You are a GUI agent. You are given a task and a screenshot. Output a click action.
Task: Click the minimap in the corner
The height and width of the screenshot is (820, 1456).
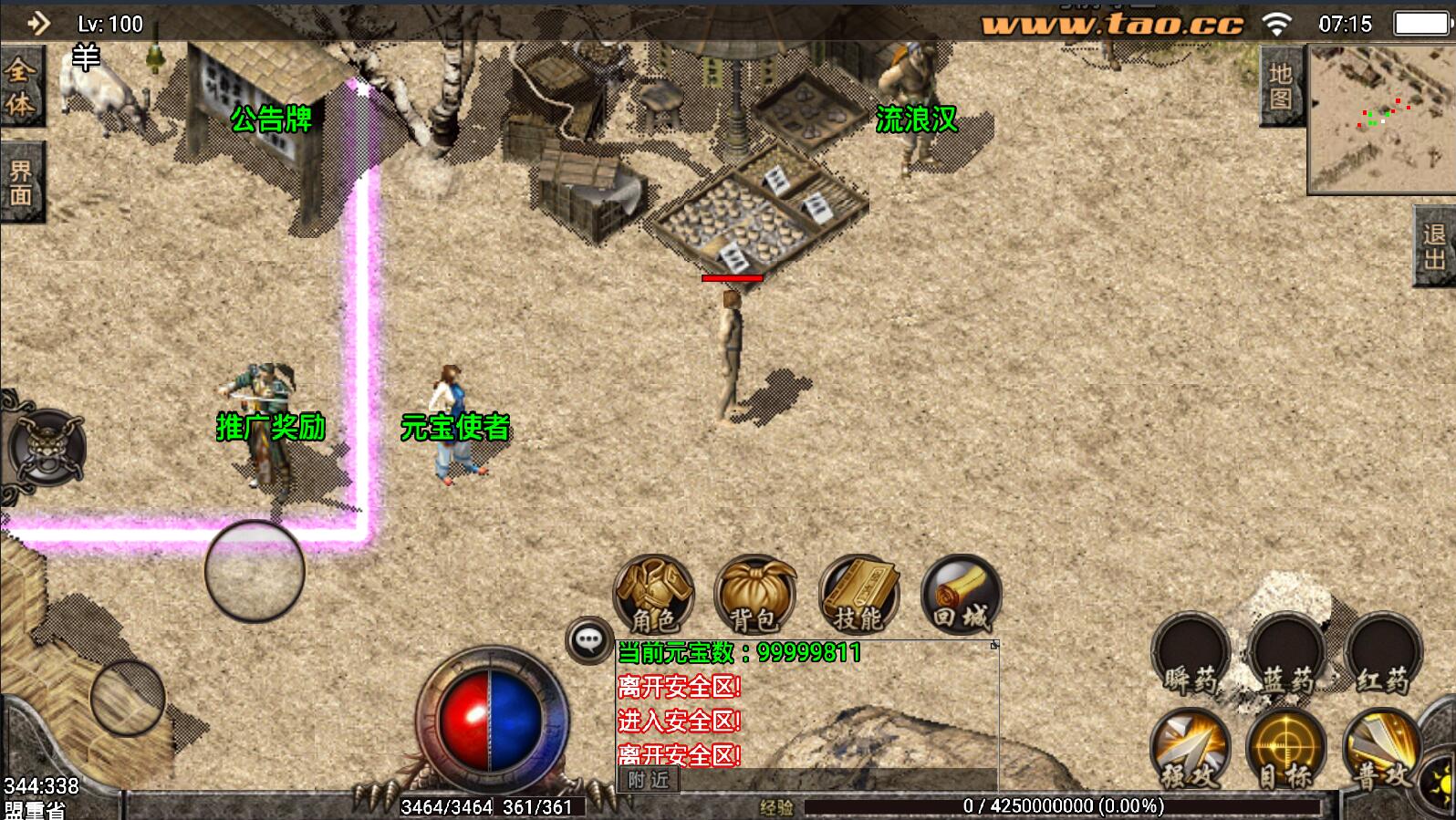1380,119
